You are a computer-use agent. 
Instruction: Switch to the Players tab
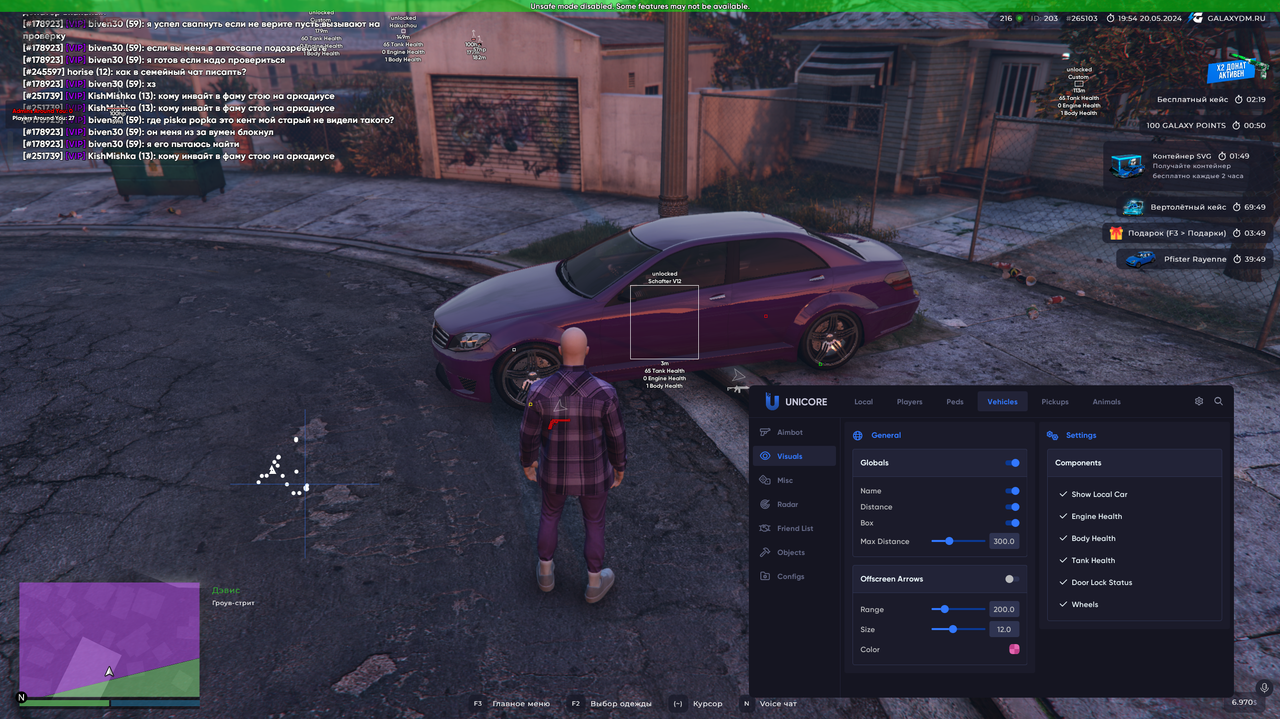tap(909, 402)
